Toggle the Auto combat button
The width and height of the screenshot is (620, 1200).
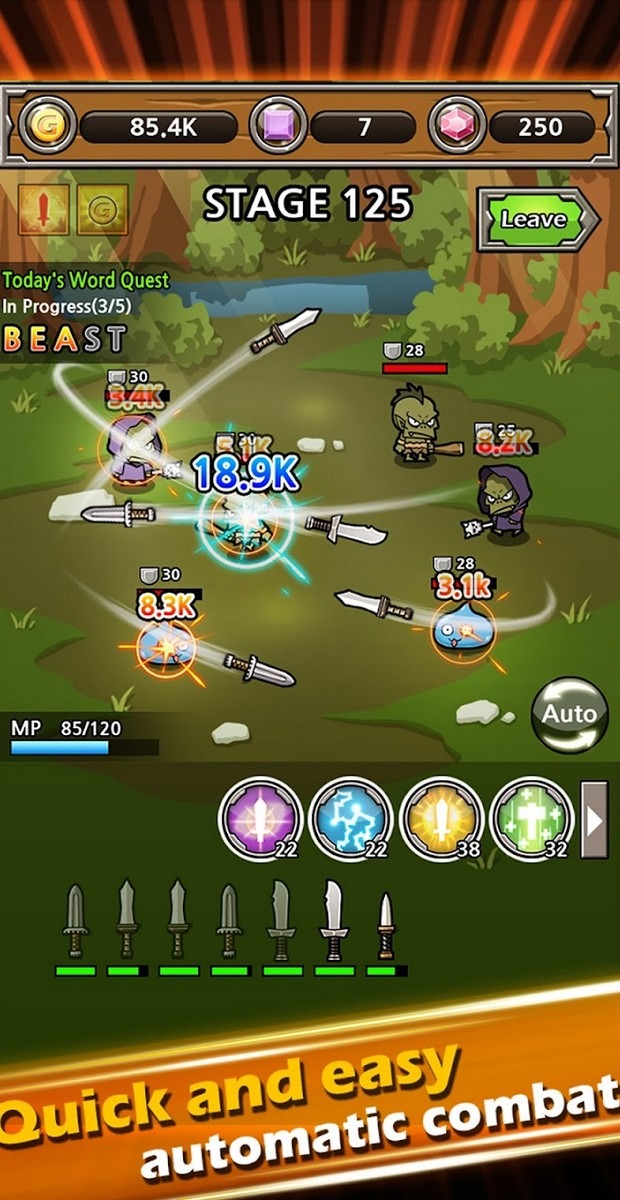click(569, 714)
